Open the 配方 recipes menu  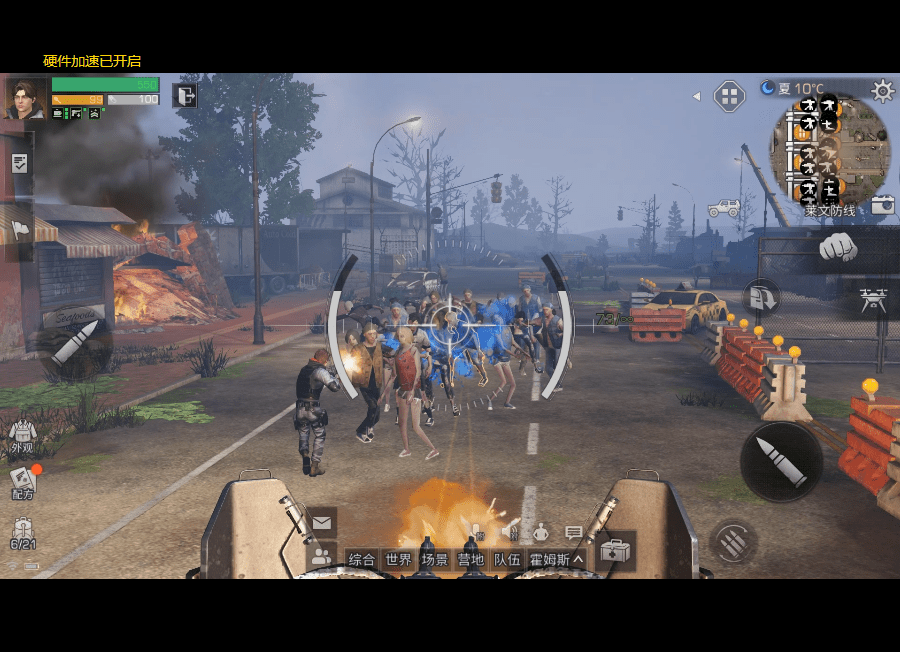[22, 483]
